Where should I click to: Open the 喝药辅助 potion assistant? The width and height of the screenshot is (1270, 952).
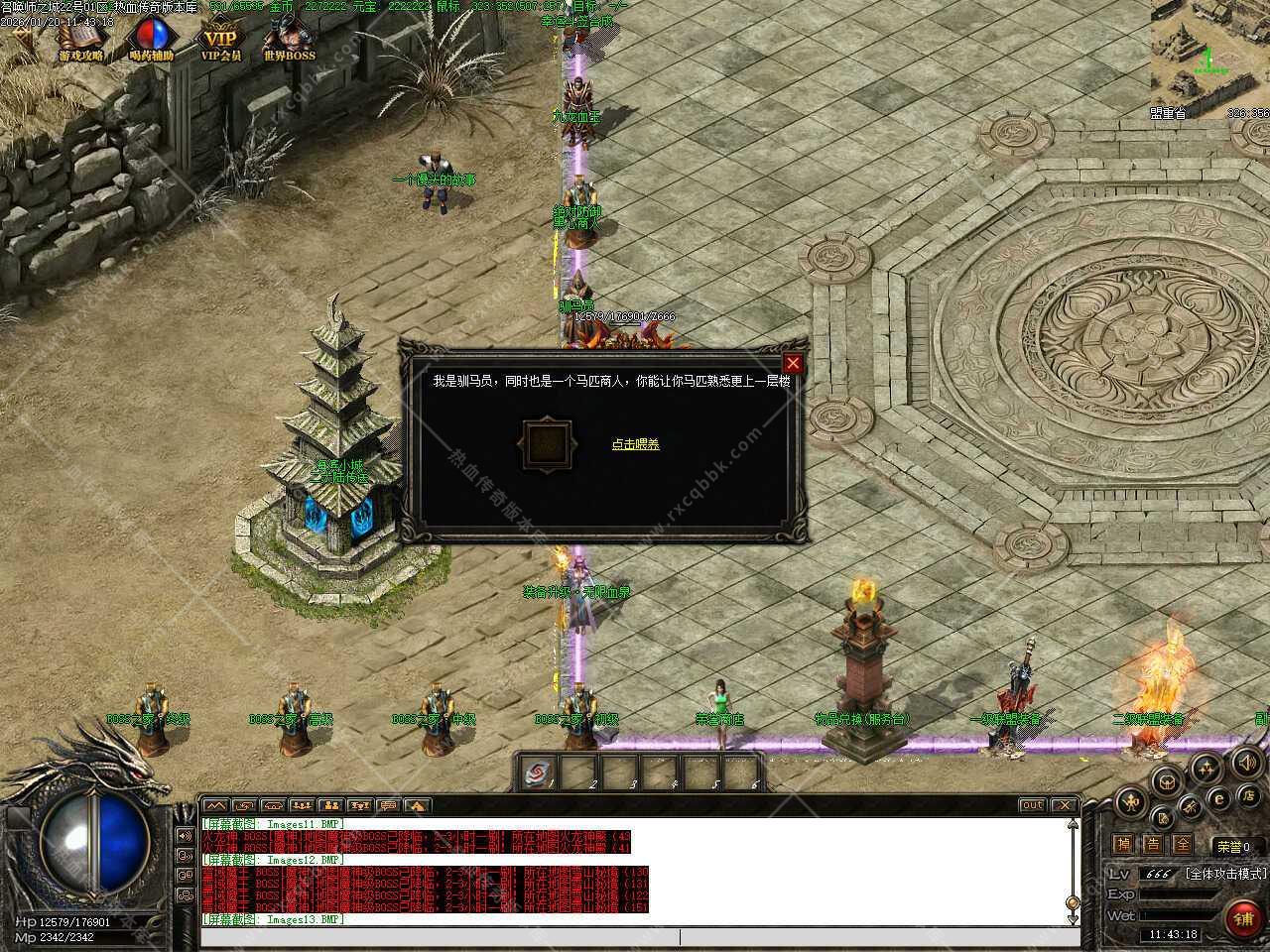tap(151, 41)
